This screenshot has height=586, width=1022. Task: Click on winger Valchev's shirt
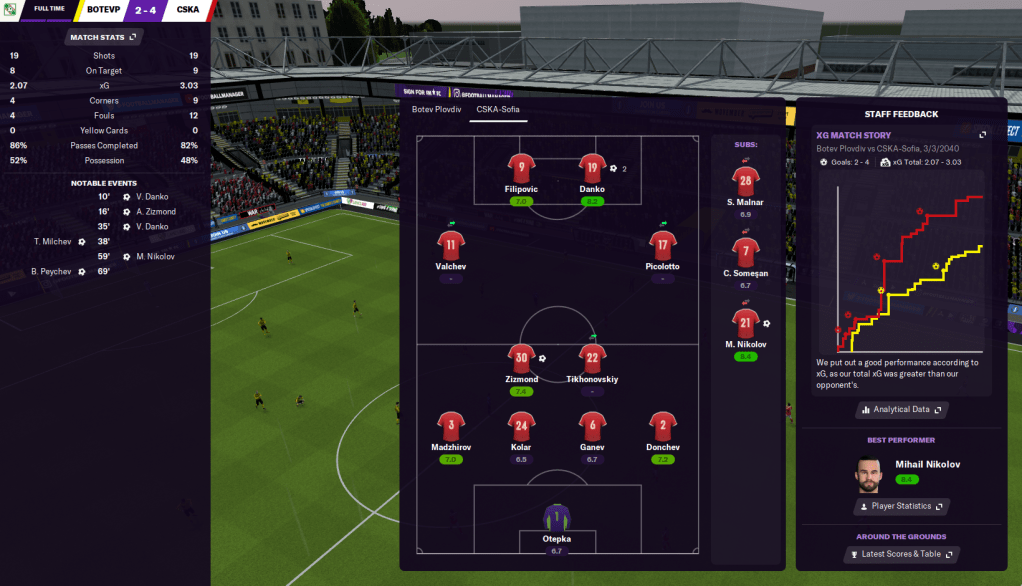(x=450, y=246)
